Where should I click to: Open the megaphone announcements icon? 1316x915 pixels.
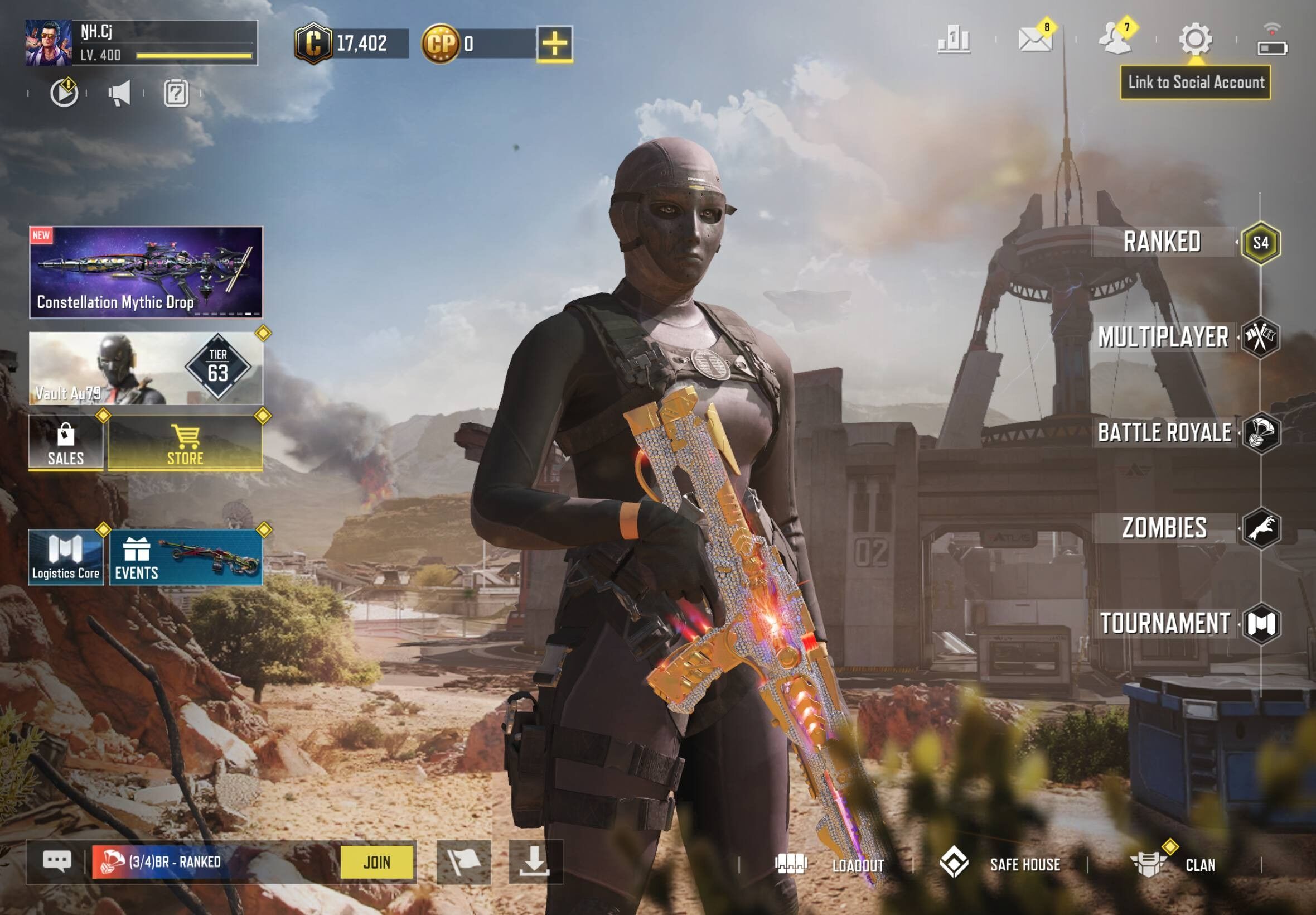(120, 93)
